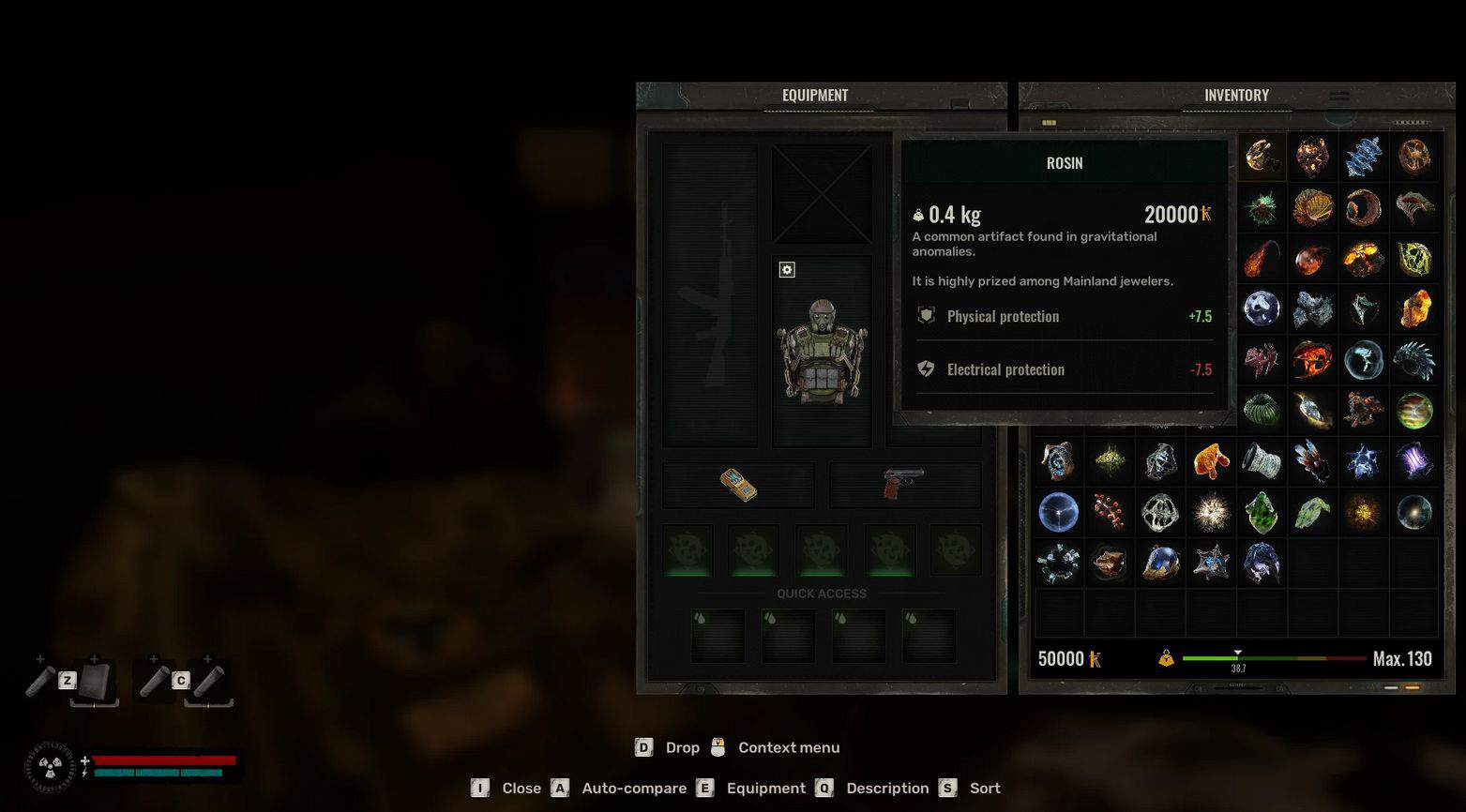
Task: Select the yellow-green netted skull artifact
Action: pyautogui.click(x=1413, y=259)
